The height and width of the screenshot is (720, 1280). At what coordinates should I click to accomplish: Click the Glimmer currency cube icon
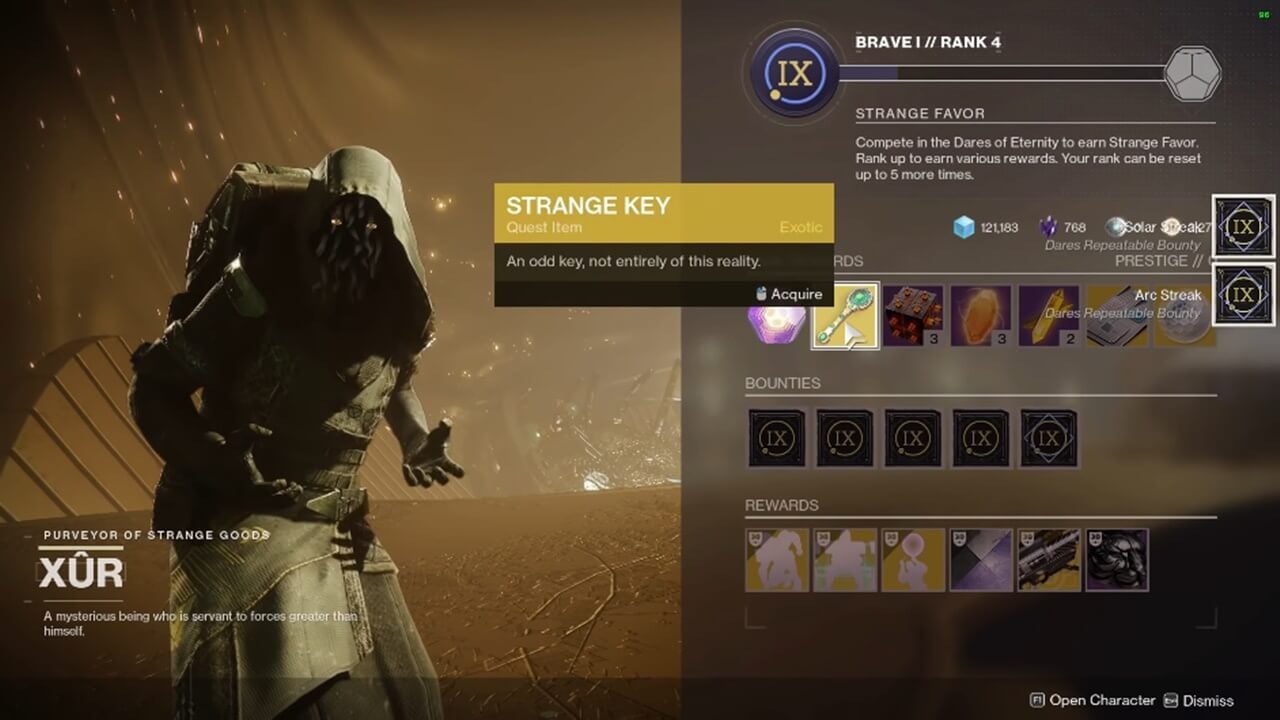click(x=962, y=227)
